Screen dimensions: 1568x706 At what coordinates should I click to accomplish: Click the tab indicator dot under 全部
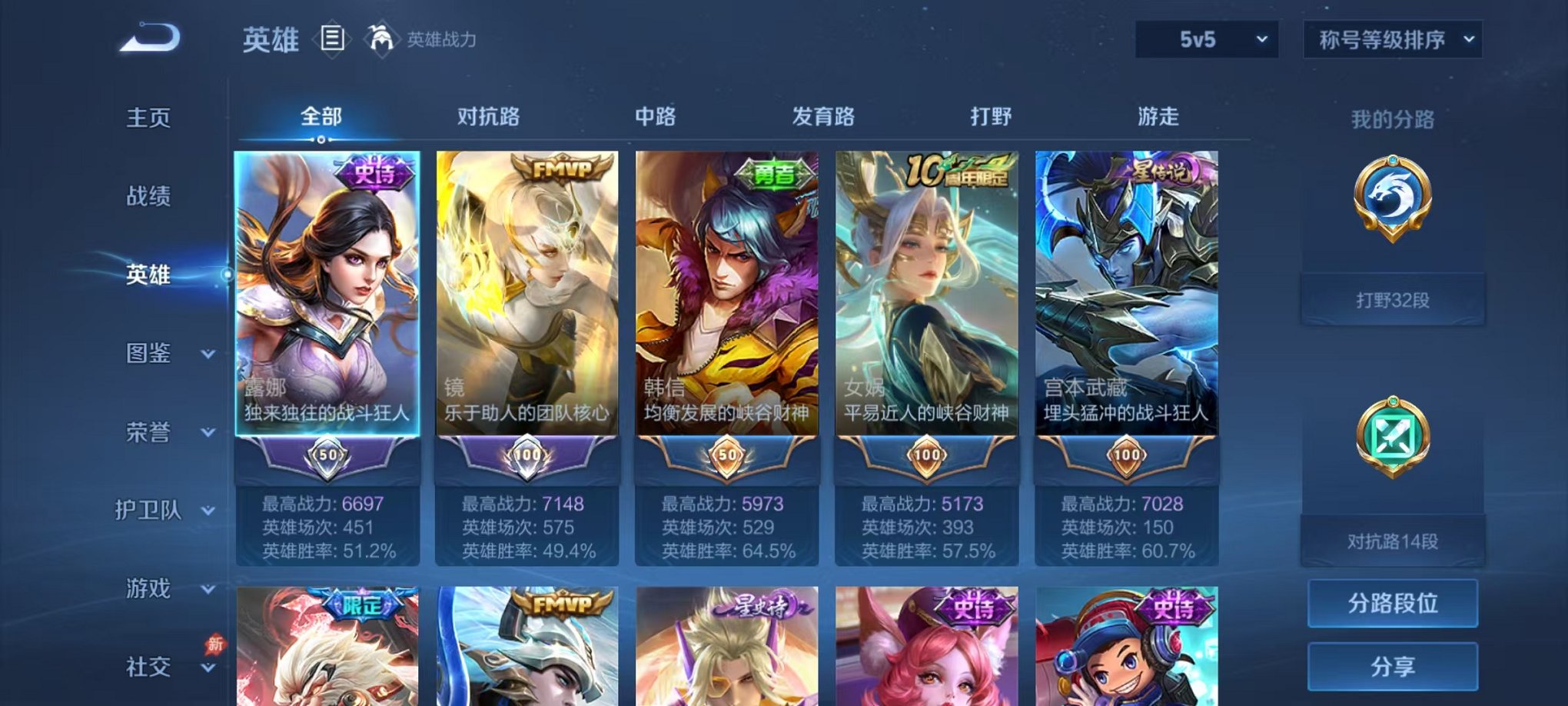click(321, 140)
